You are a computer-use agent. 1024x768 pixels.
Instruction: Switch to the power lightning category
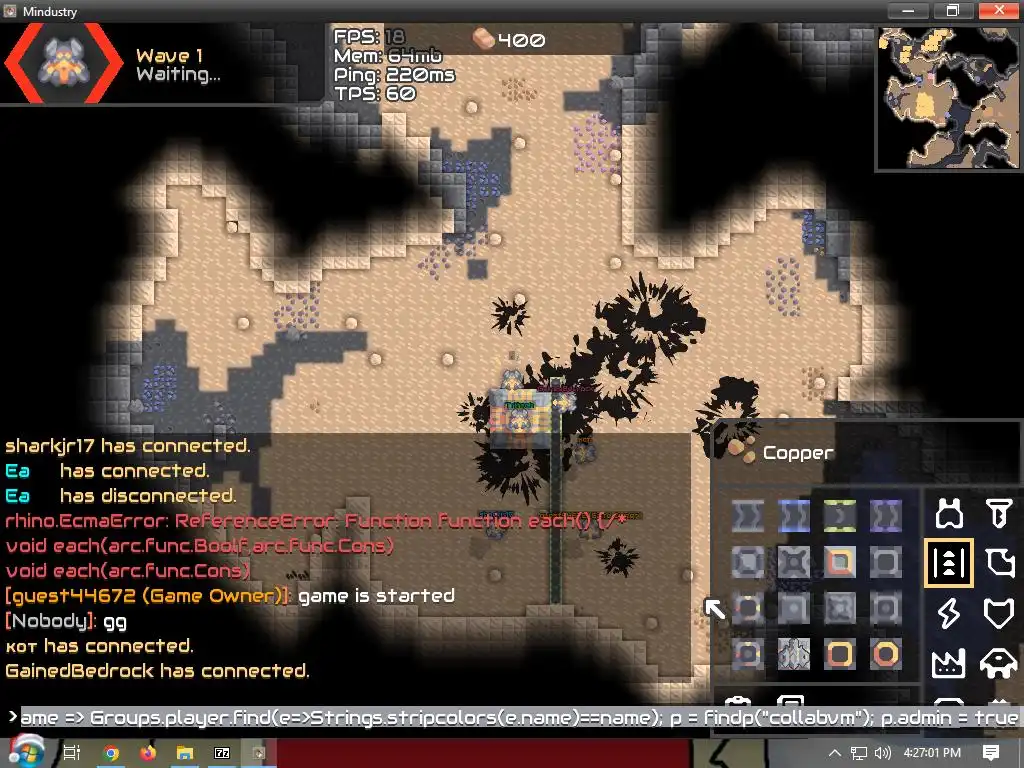point(948,612)
